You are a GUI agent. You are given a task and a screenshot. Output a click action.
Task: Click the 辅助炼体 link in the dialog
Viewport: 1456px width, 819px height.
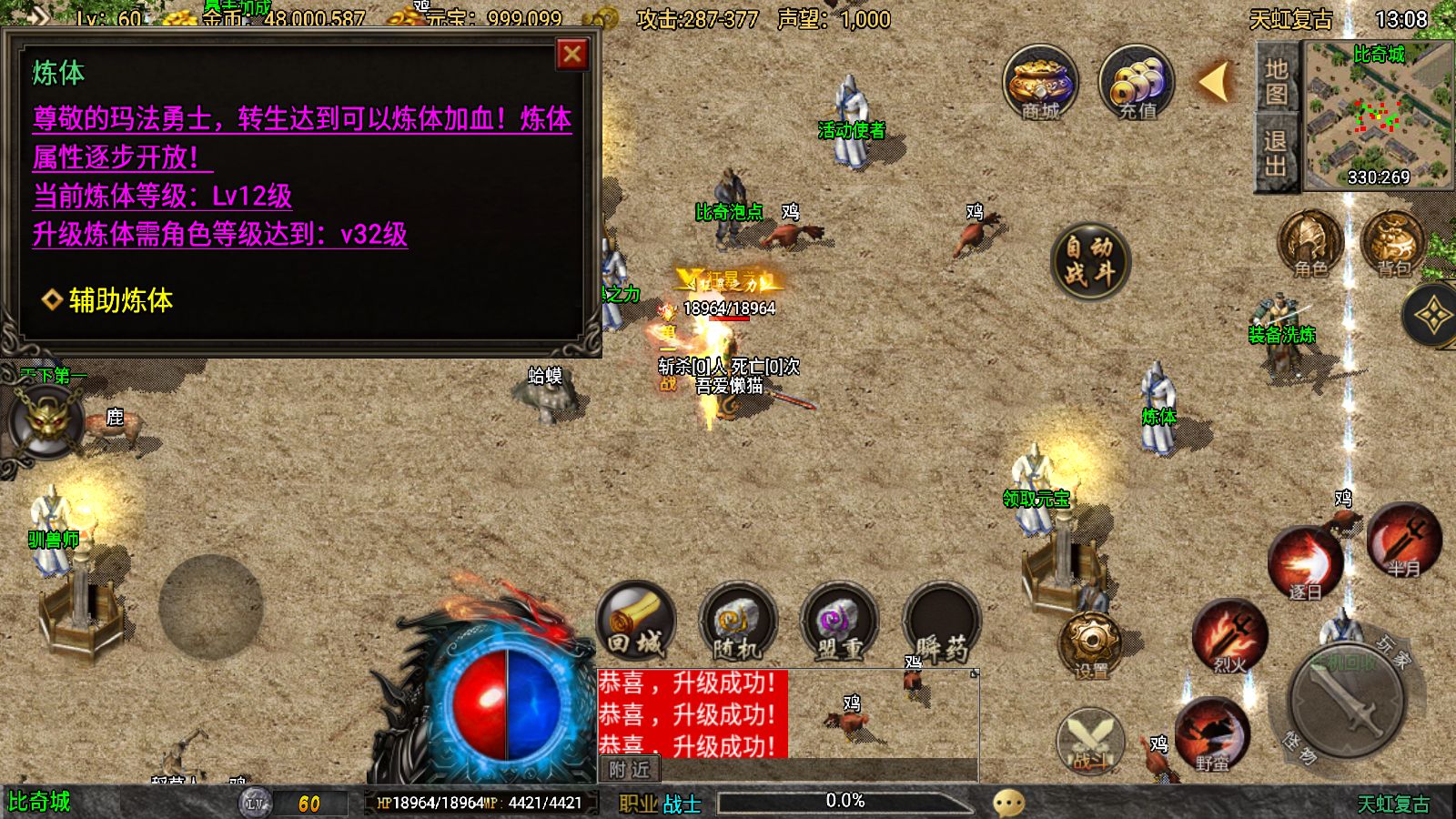(119, 300)
